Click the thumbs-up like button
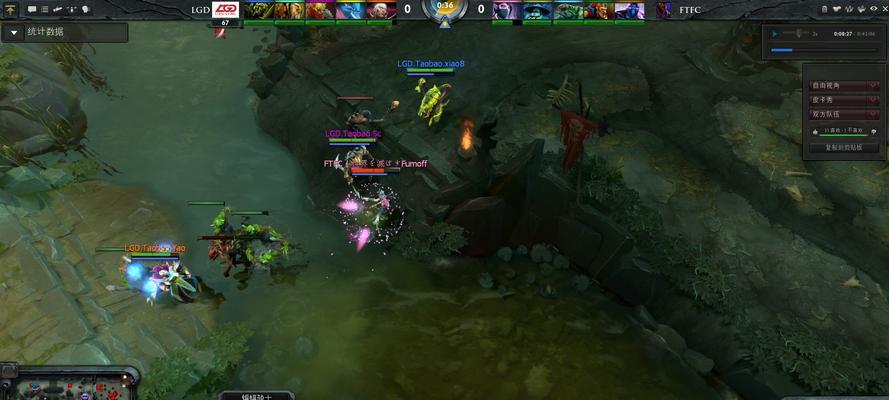889x400 pixels. [x=816, y=131]
